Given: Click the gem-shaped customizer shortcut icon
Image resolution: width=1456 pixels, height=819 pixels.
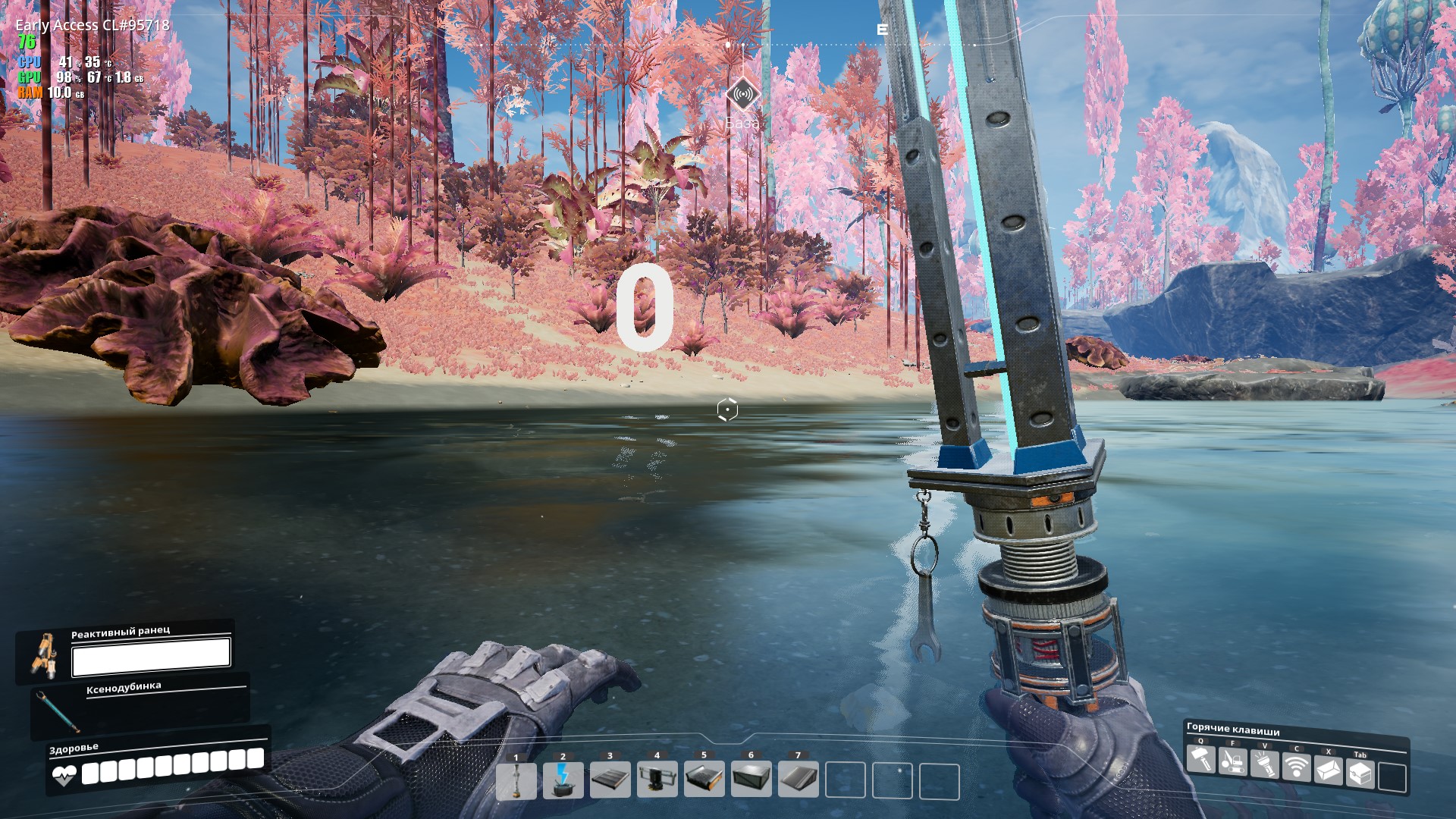Looking at the screenshot, I should (x=1329, y=771).
